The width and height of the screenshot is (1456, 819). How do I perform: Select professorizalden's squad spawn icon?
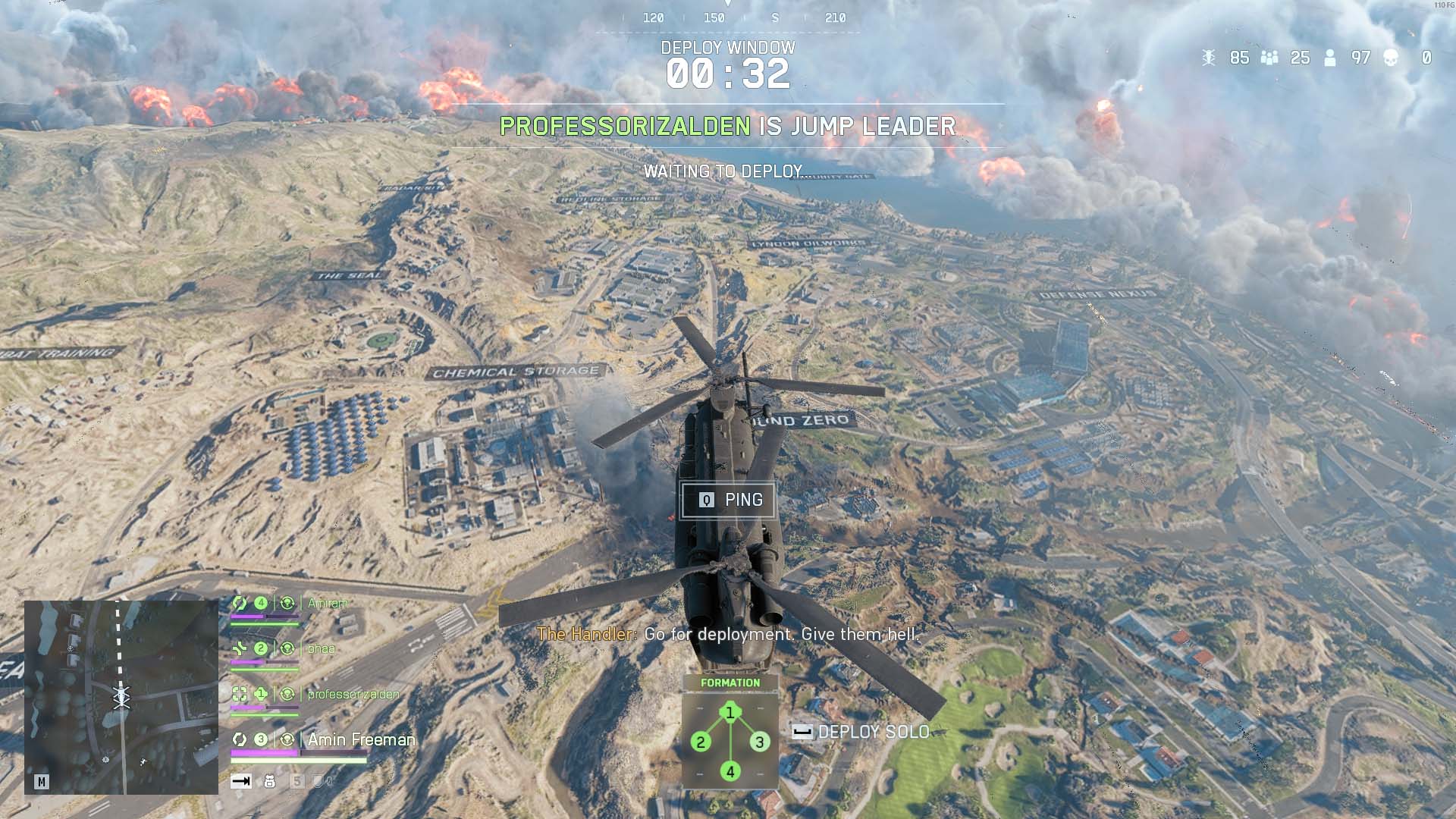click(288, 692)
